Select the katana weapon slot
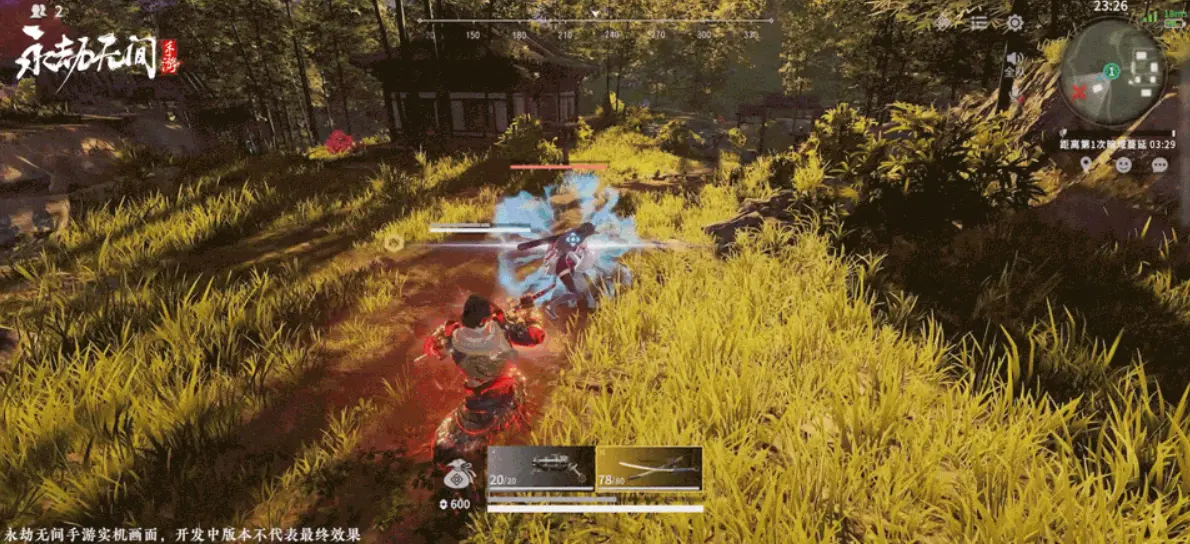1190x544 pixels. 649,467
